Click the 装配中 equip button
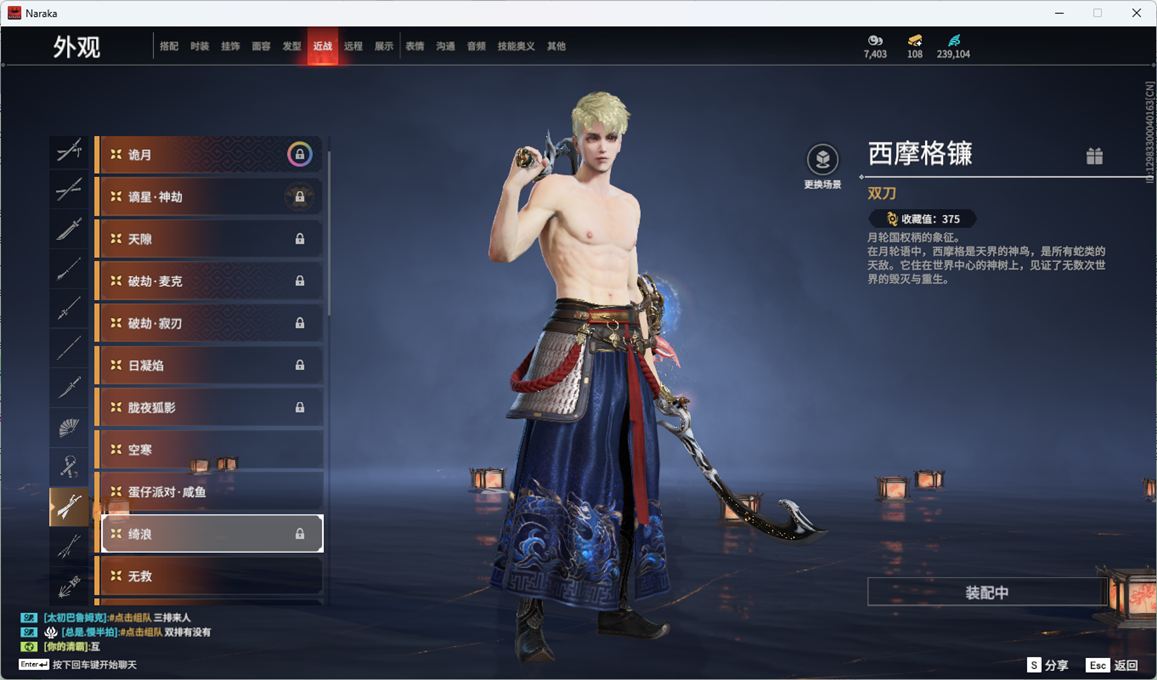The image size is (1157, 680). (986, 592)
